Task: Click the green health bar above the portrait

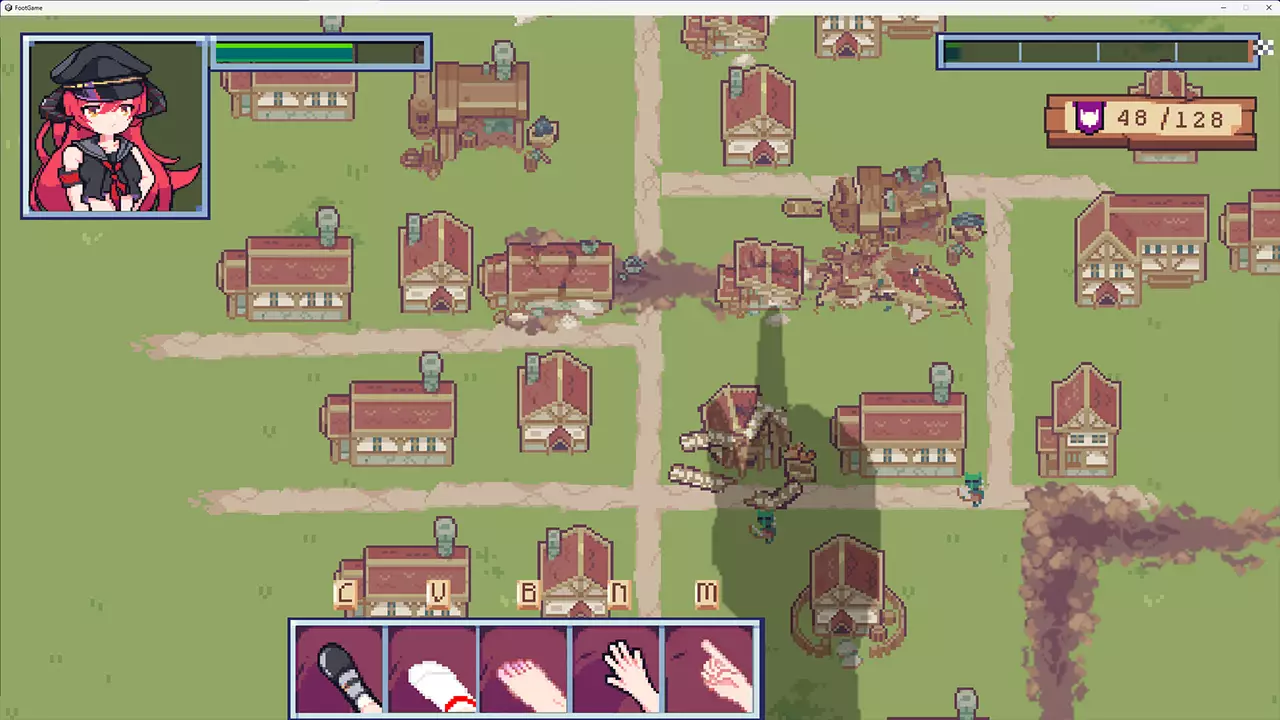Action: [285, 52]
